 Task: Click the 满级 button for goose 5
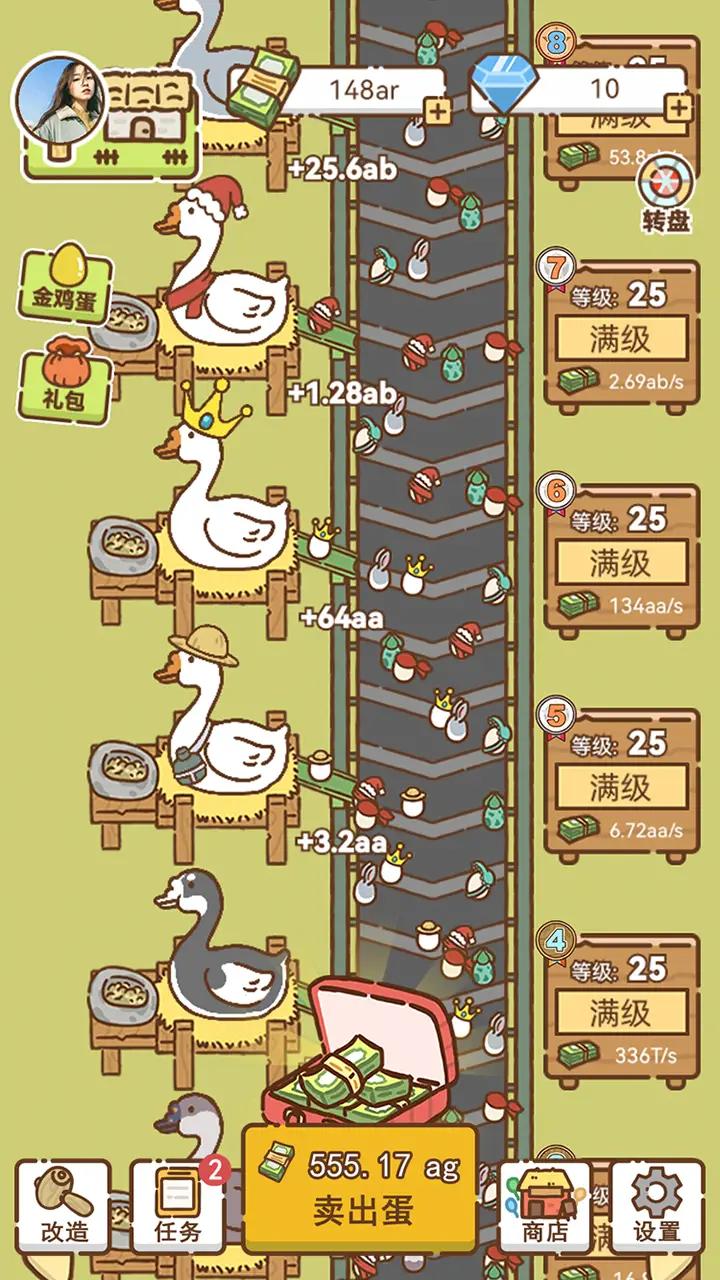[x=622, y=787]
